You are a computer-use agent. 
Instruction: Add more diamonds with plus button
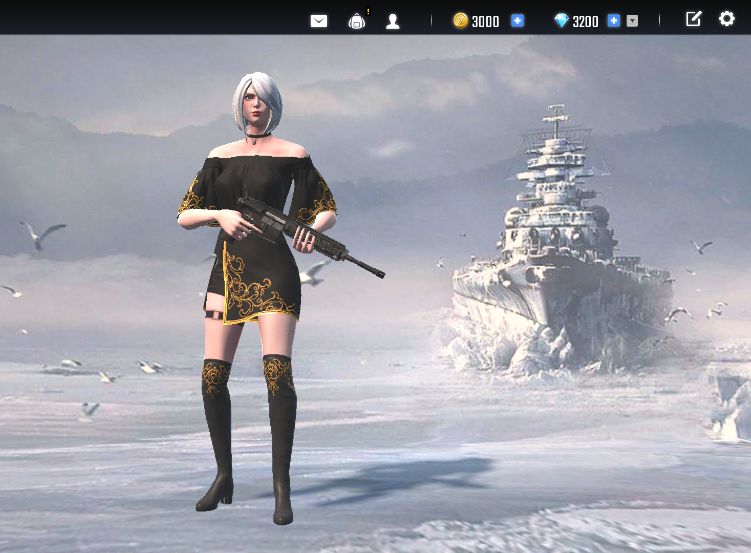(x=613, y=21)
